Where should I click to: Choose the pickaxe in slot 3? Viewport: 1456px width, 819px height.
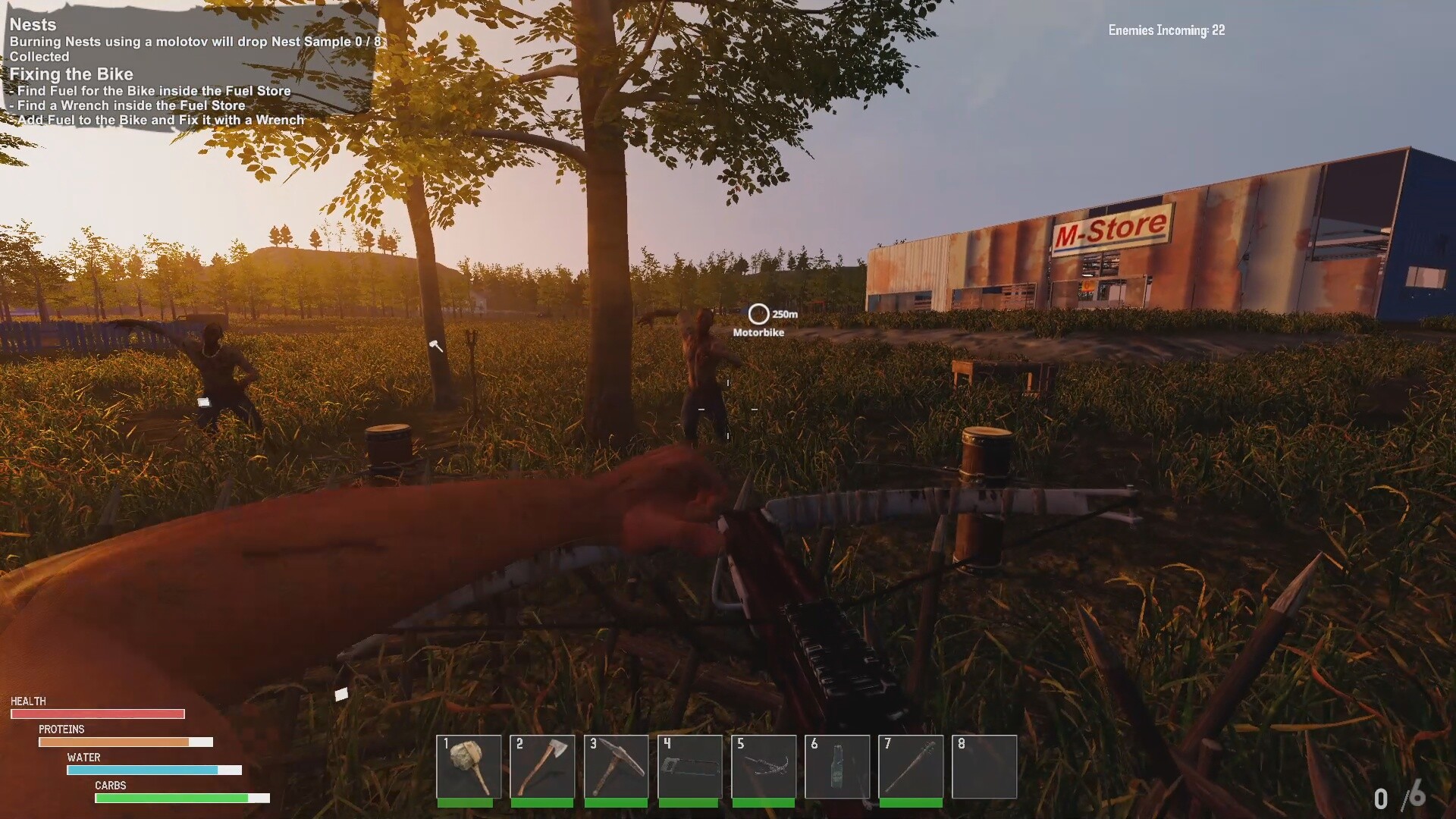tap(616, 766)
